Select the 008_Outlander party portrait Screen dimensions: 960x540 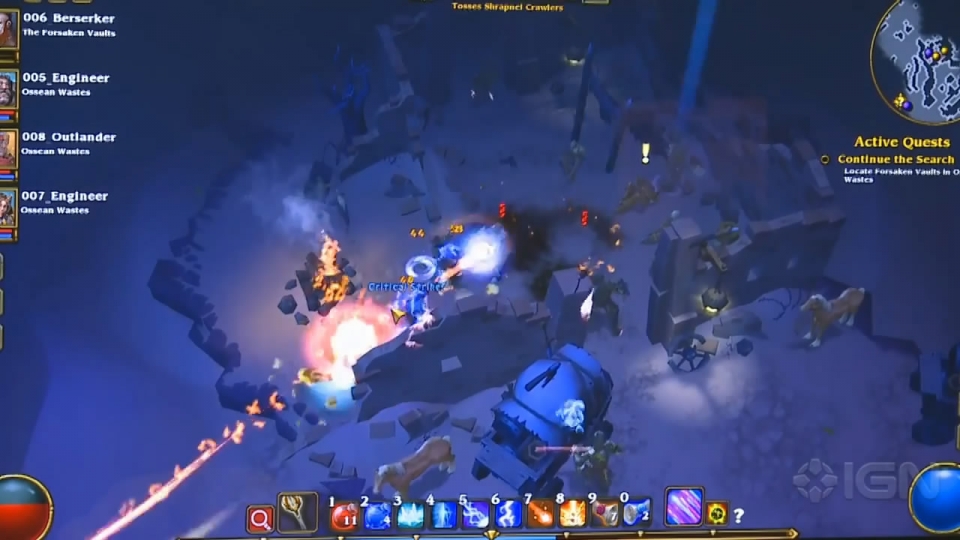point(8,148)
